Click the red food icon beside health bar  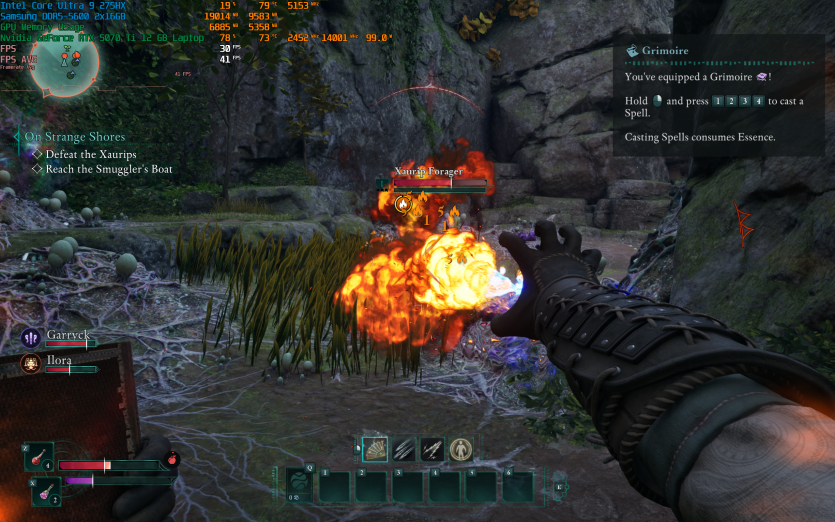click(171, 461)
